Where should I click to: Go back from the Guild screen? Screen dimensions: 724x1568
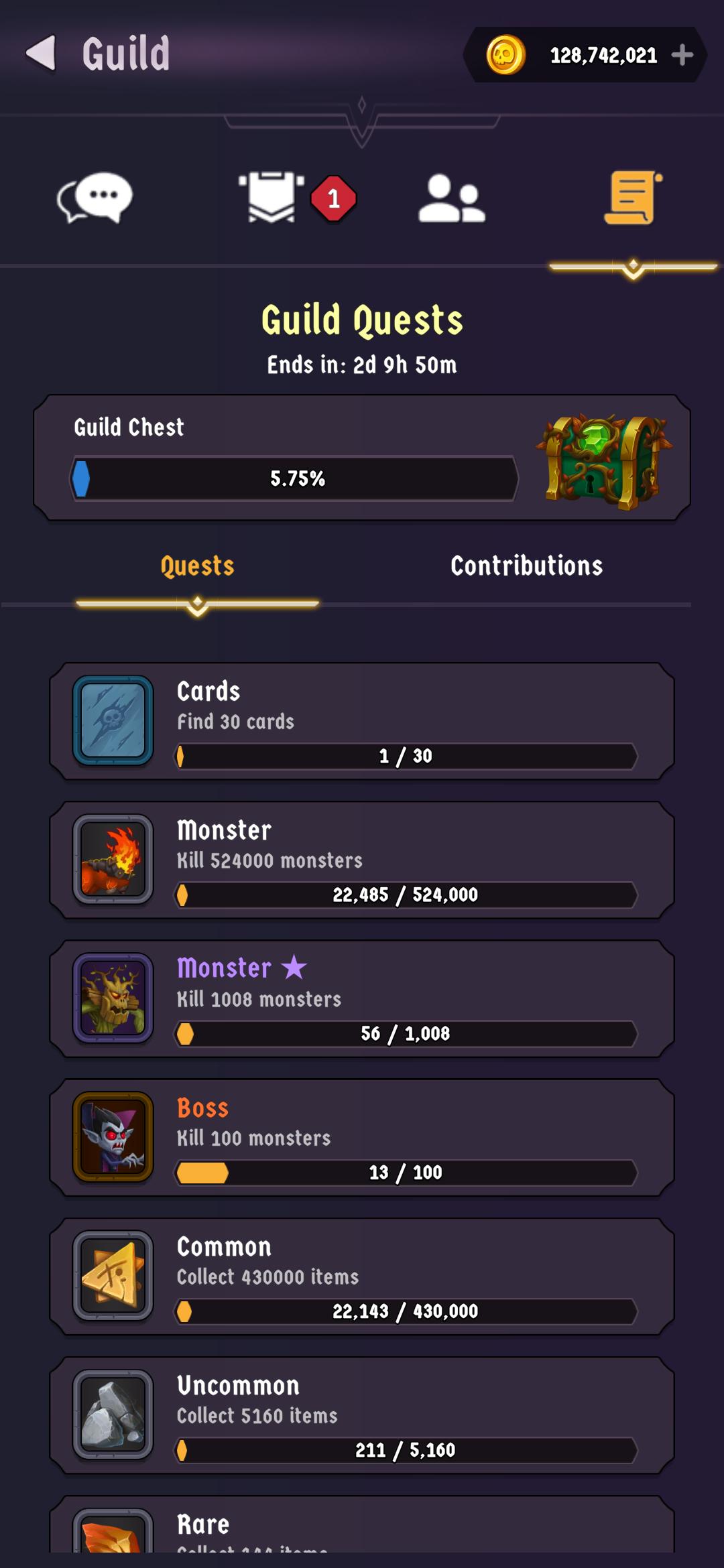pyautogui.click(x=42, y=54)
